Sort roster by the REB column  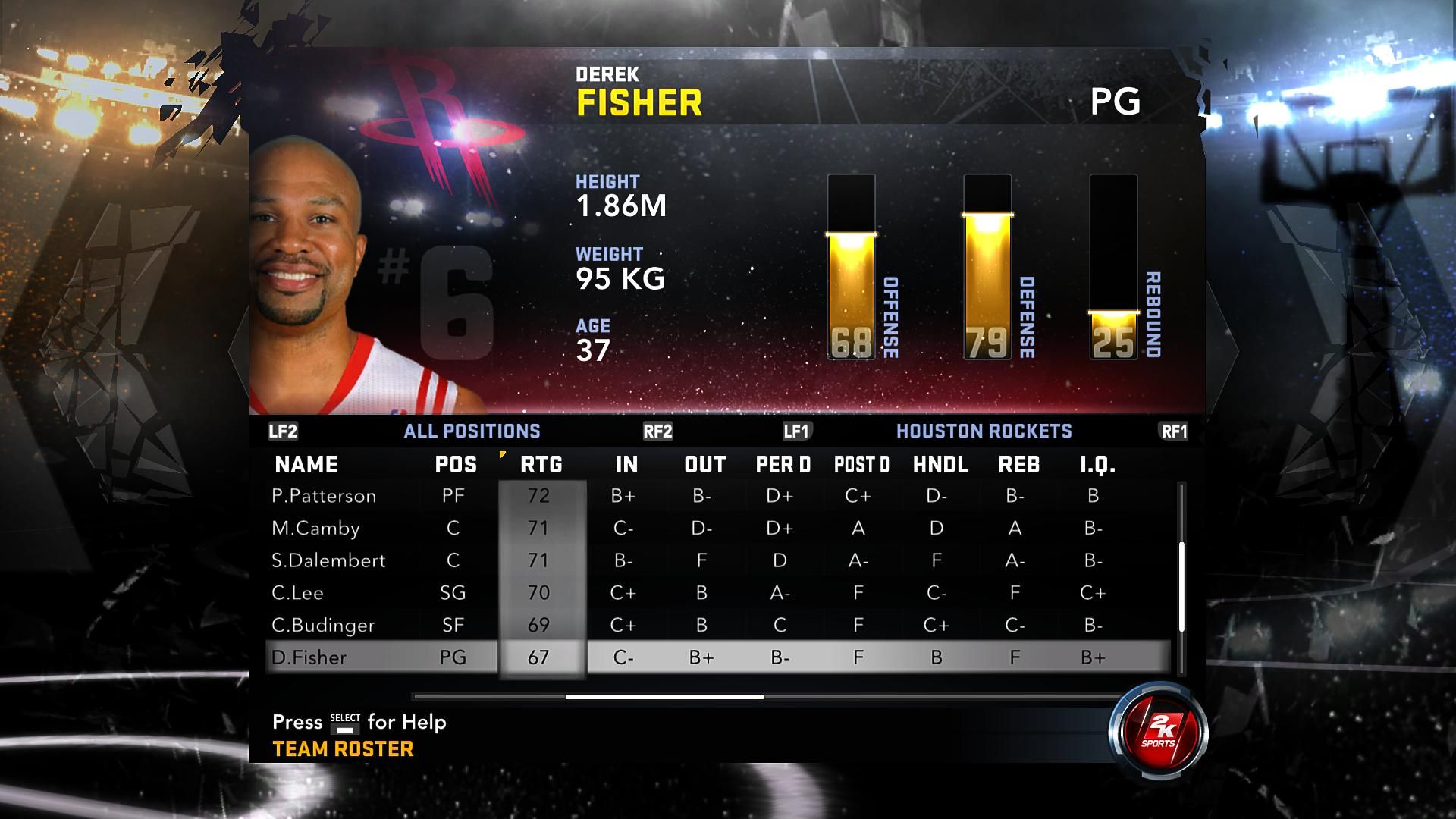(1018, 465)
